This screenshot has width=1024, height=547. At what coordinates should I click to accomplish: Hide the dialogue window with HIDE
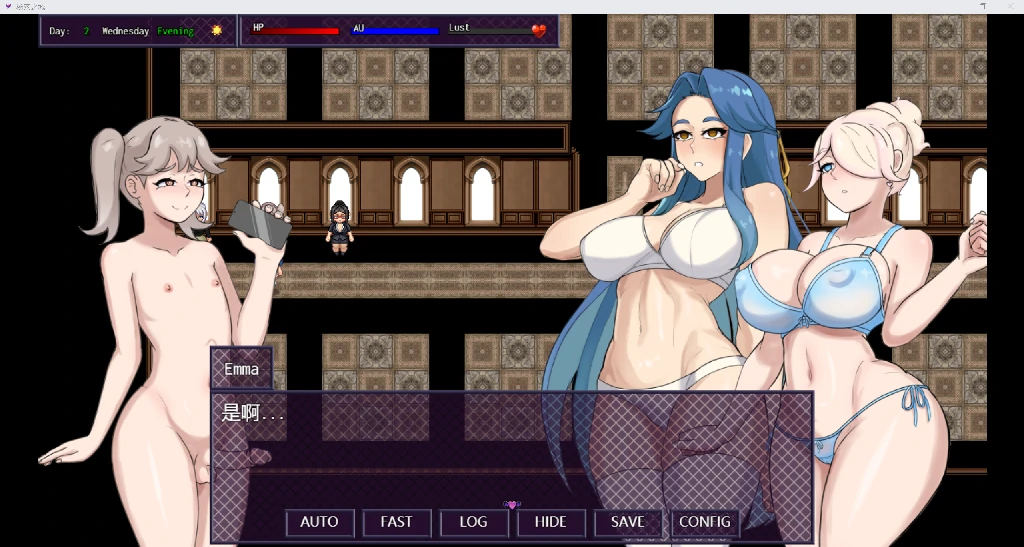point(550,522)
